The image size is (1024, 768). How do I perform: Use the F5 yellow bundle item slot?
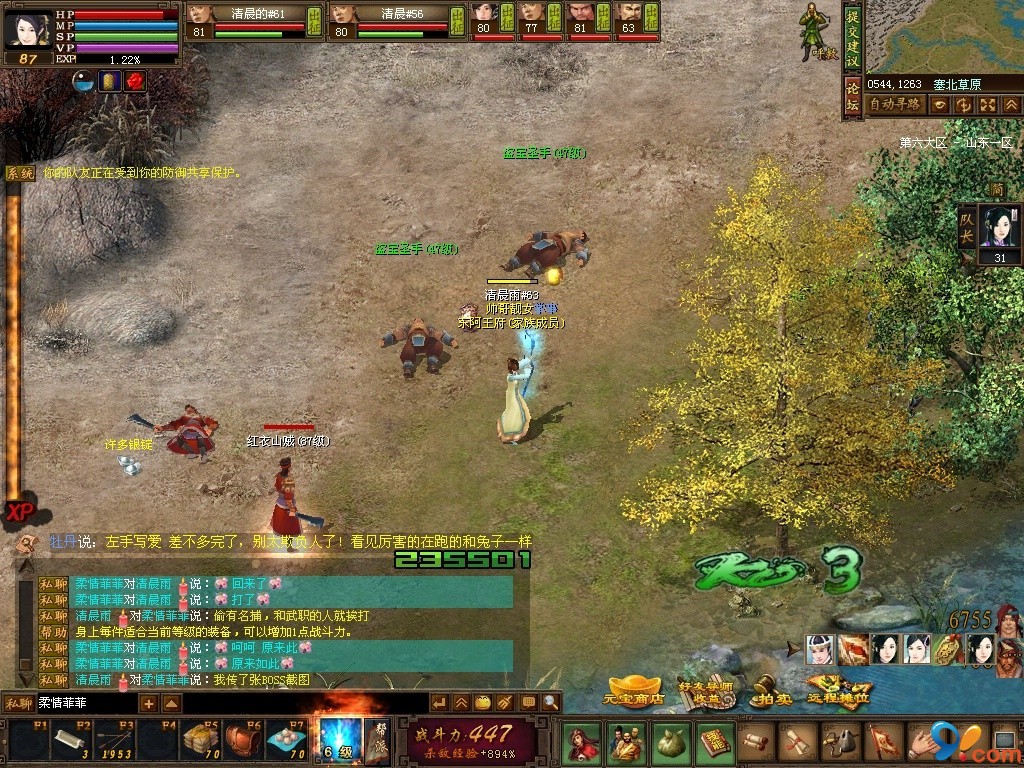[x=199, y=742]
